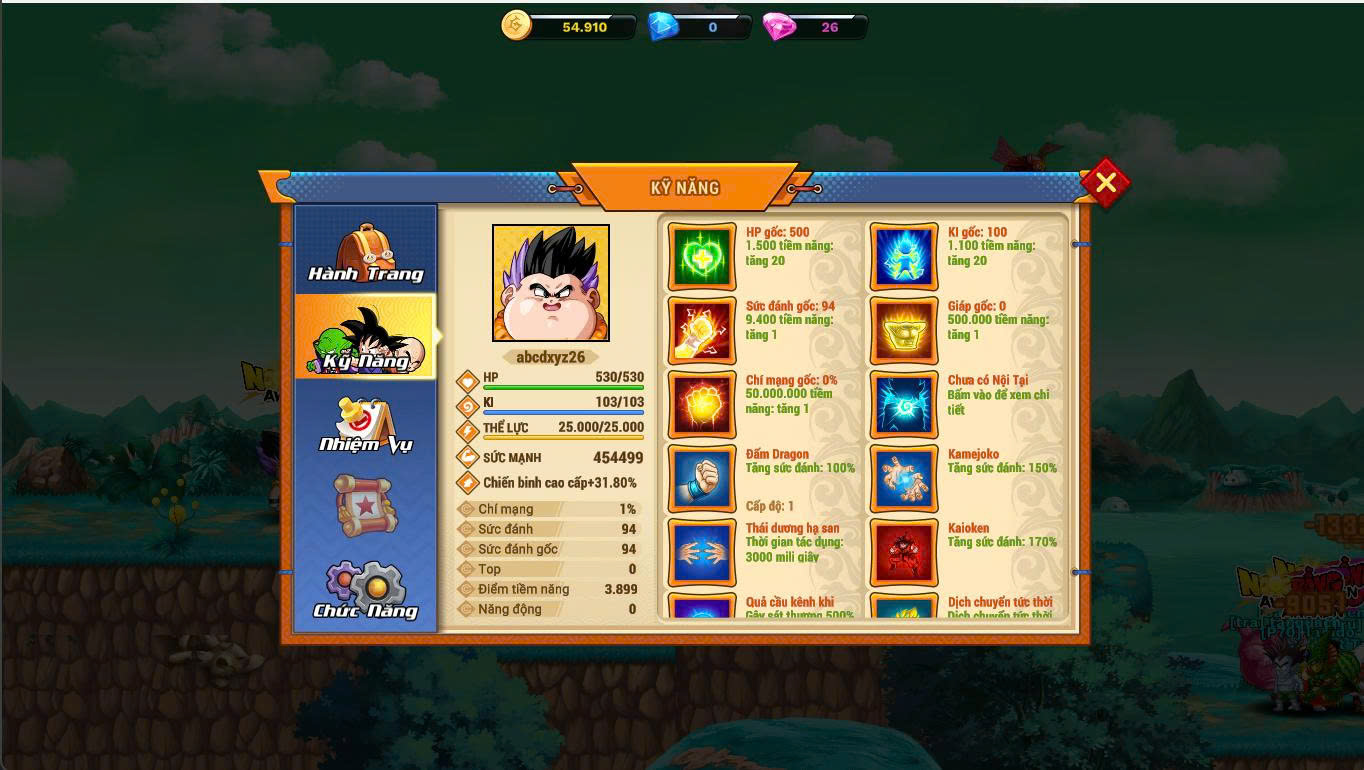Select the Kỹ Năng tab
Viewport: 1364px width, 770px height.
[366, 338]
